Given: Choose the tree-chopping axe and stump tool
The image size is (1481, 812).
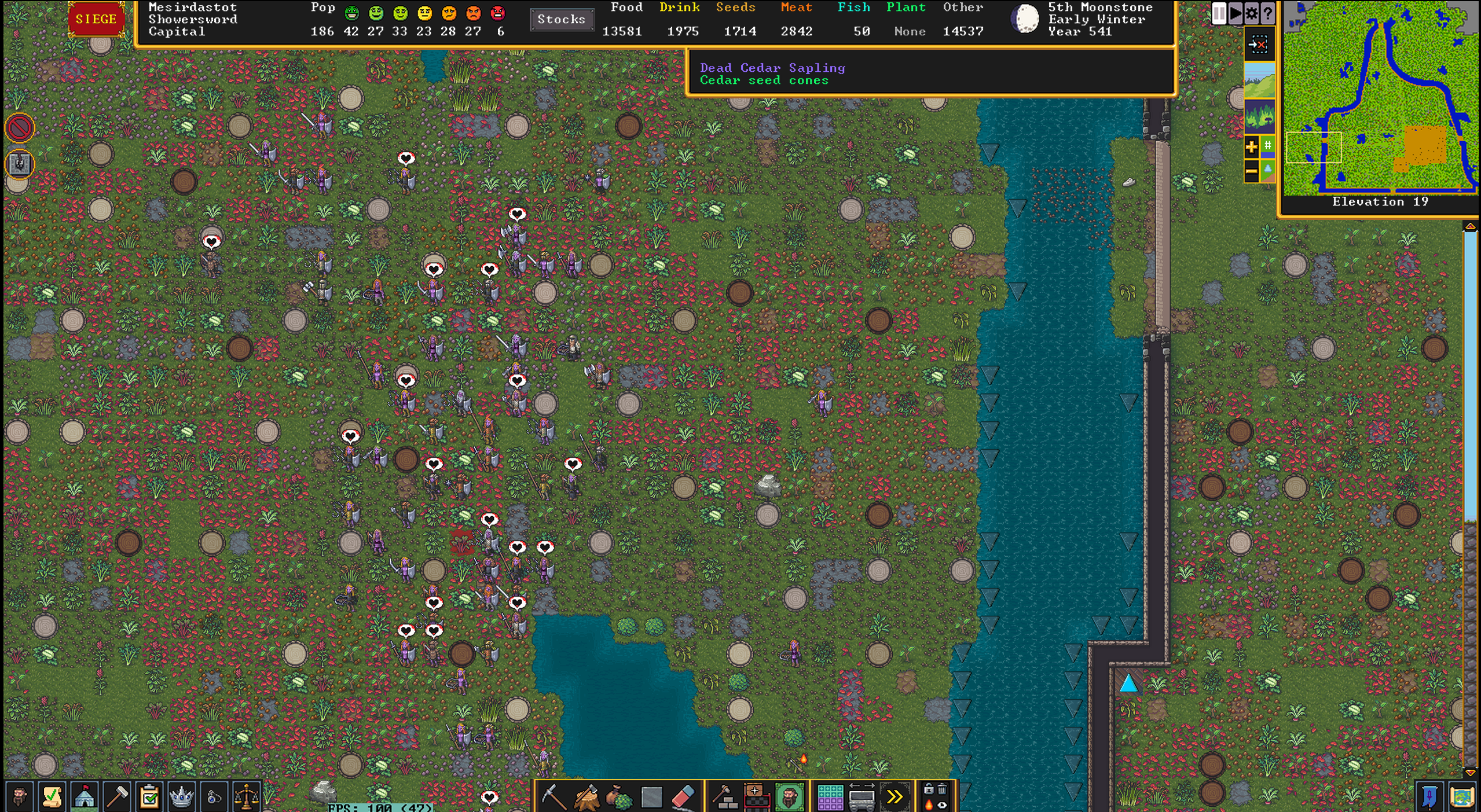Looking at the screenshot, I should click(586, 797).
